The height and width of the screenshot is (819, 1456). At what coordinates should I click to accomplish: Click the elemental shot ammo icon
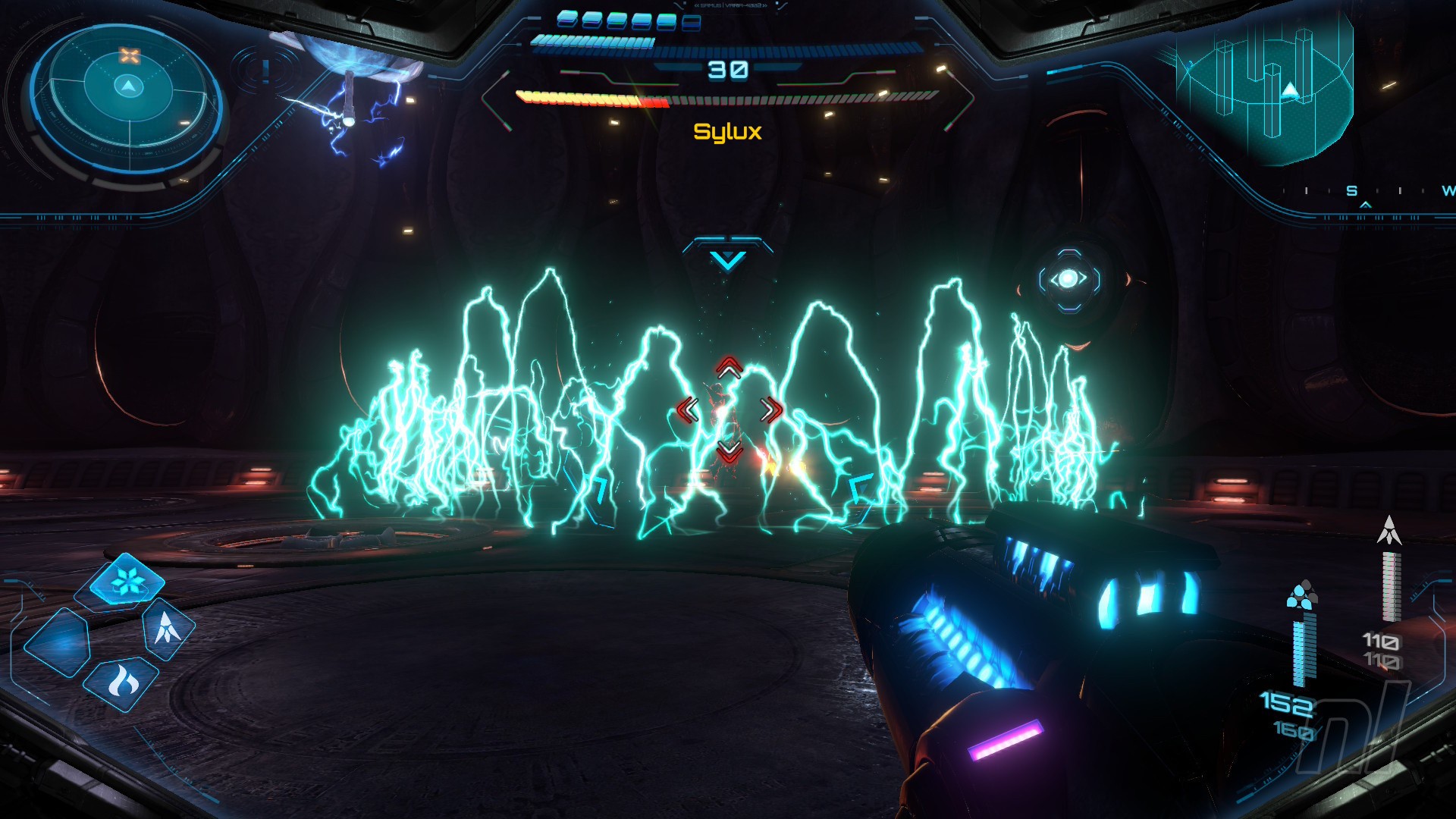pos(1302,595)
